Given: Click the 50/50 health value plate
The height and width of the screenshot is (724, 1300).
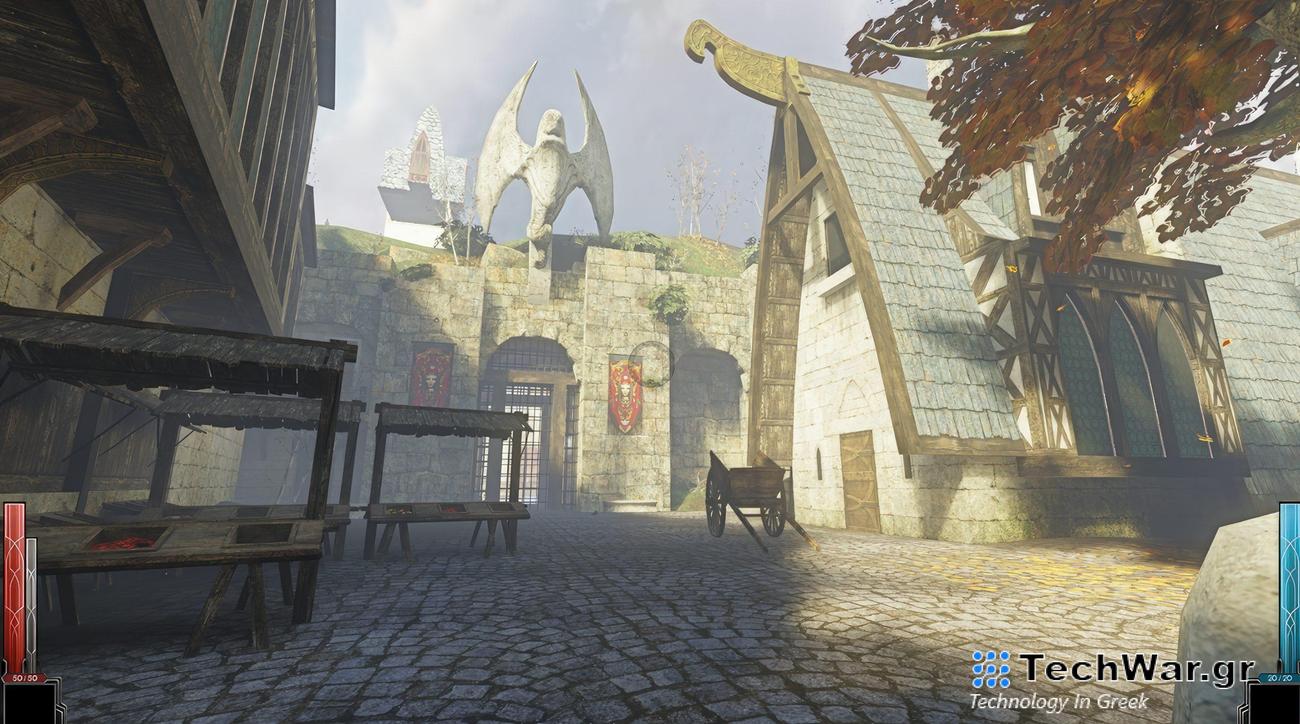Looking at the screenshot, I should pos(23,677).
